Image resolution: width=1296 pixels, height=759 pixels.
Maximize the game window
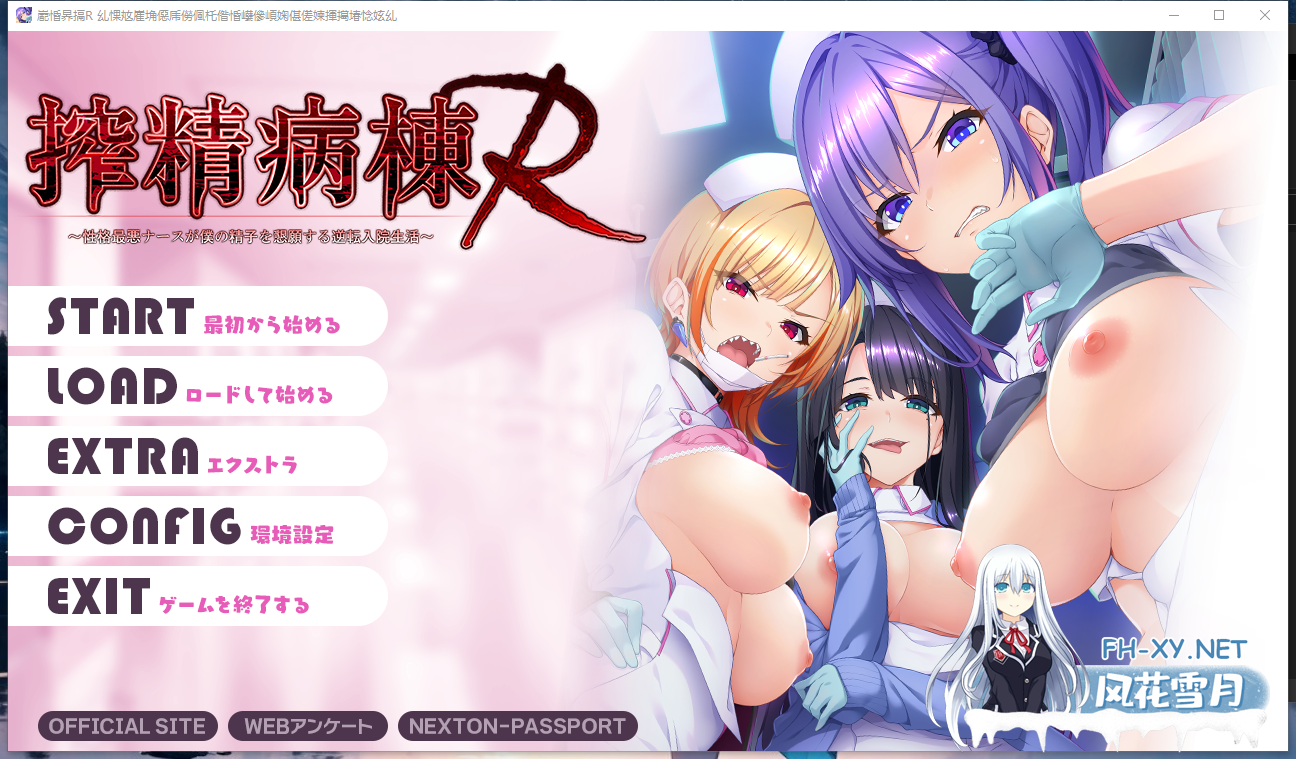[x=1217, y=15]
